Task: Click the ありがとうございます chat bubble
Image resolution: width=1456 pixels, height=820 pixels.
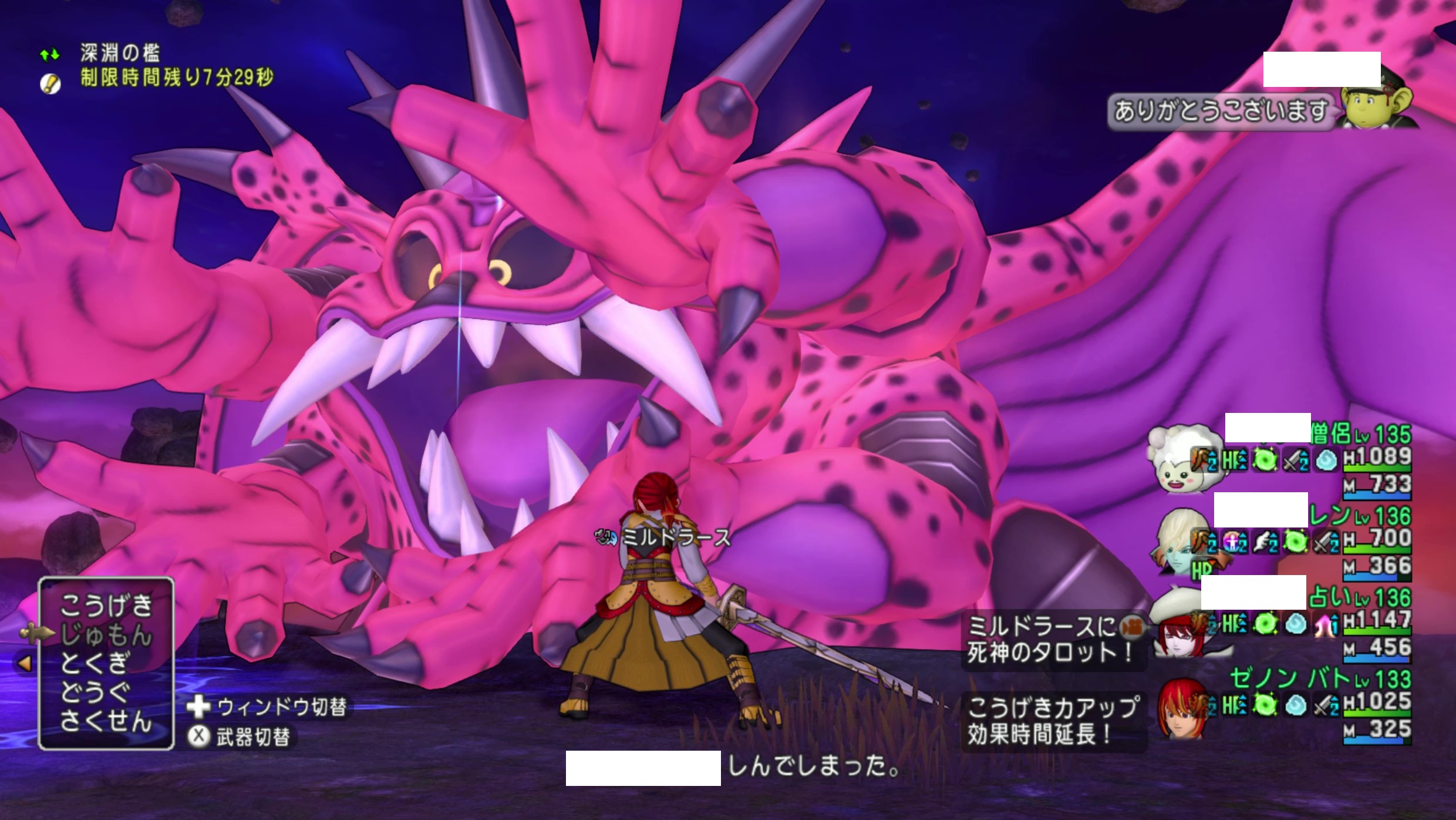Action: (1220, 111)
